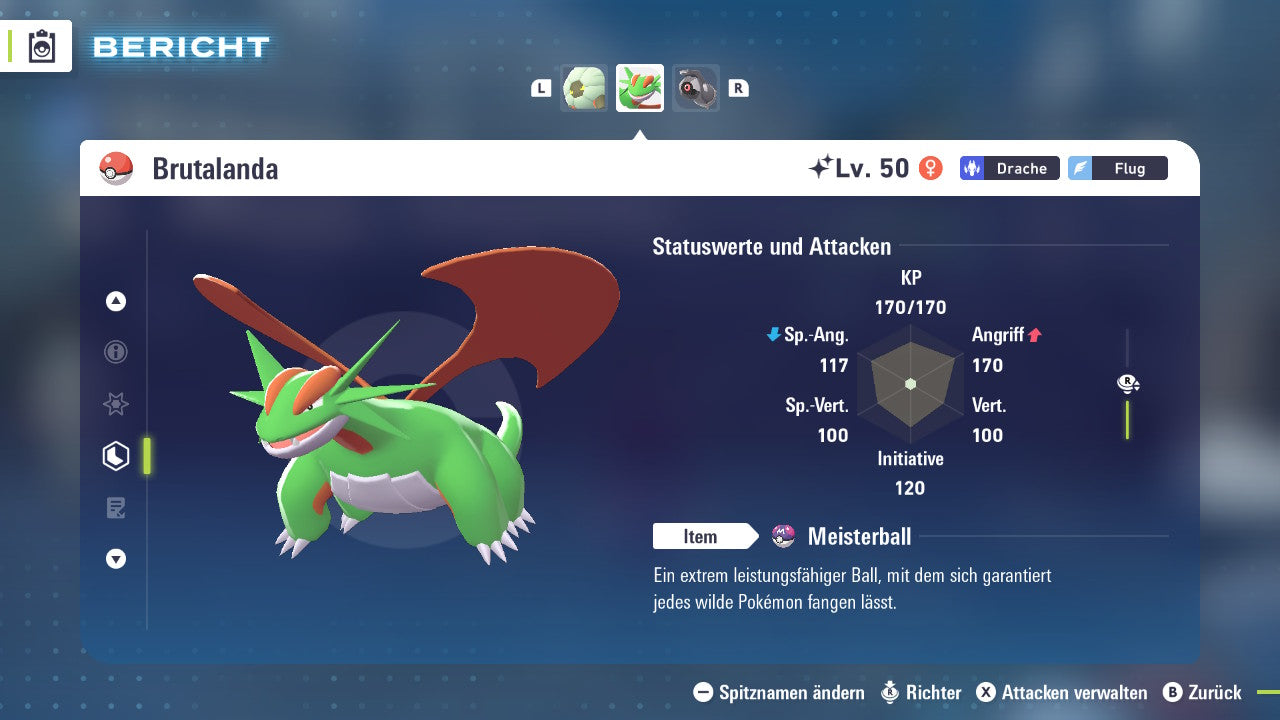Viewport: 1280px width, 720px height.
Task: Switch to the memo notes tab
Action: (x=116, y=508)
